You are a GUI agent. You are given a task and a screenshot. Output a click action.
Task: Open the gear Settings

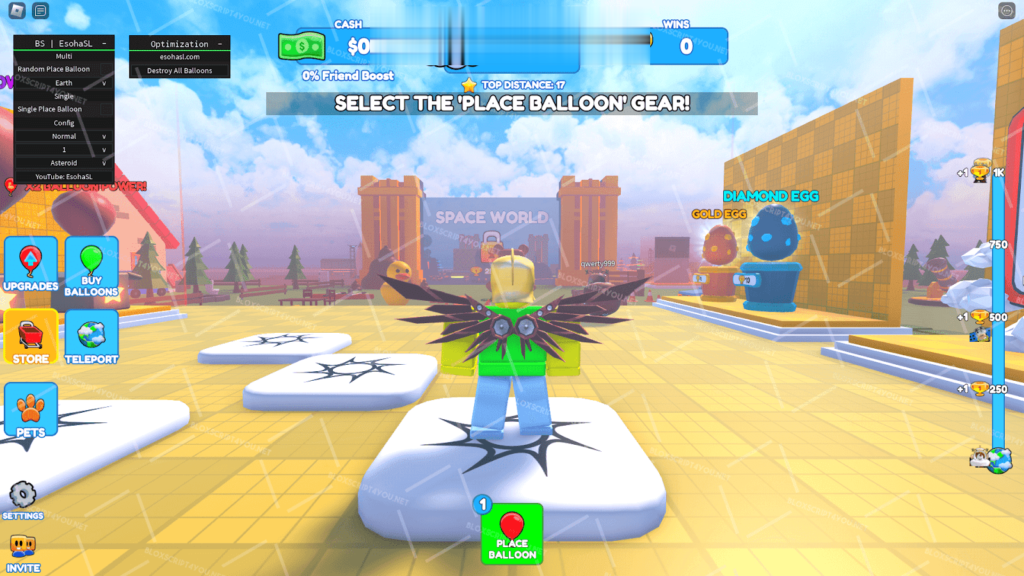coord(22,498)
